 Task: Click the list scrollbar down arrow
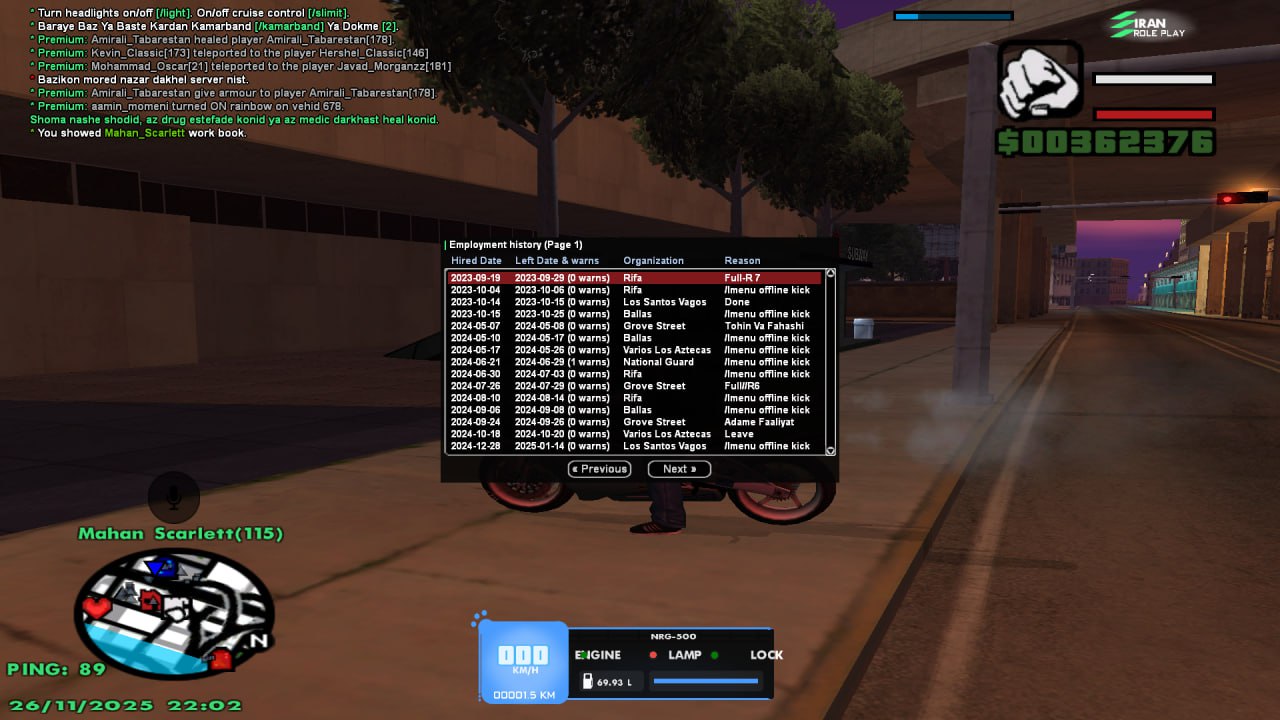coord(829,451)
